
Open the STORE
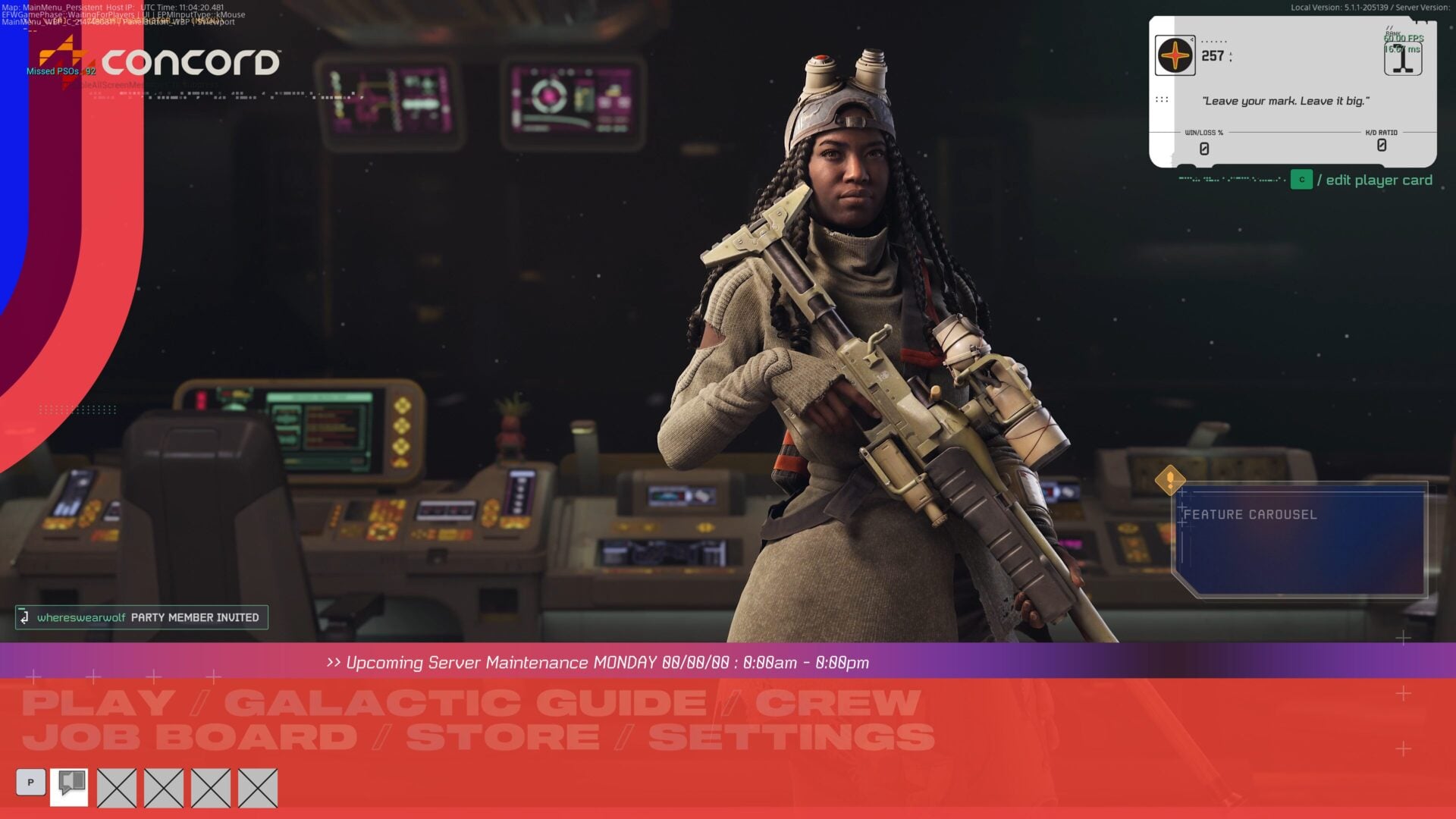[x=502, y=738]
